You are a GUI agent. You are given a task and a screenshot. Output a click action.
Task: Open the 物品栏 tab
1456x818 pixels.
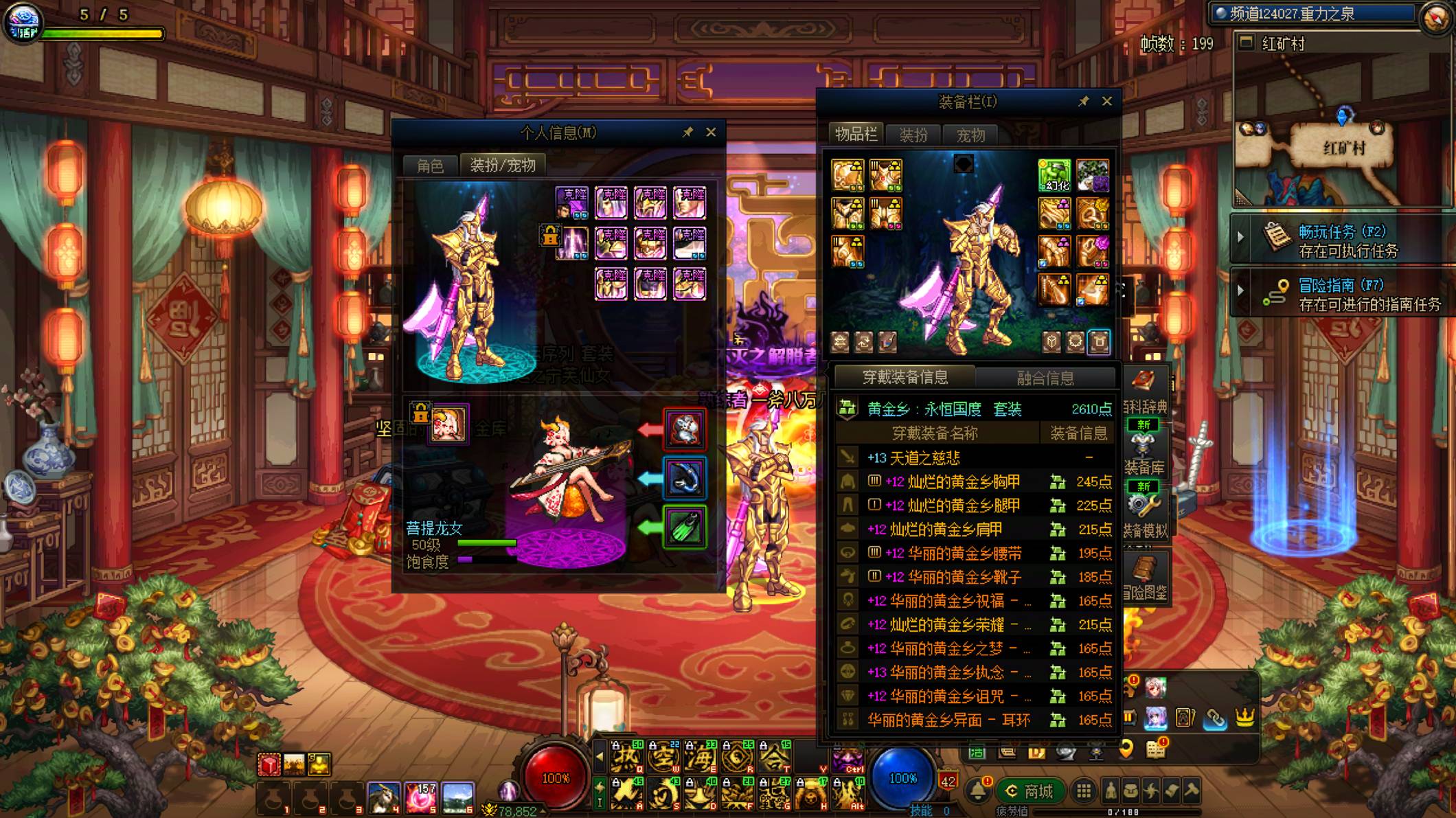pyautogui.click(x=855, y=134)
